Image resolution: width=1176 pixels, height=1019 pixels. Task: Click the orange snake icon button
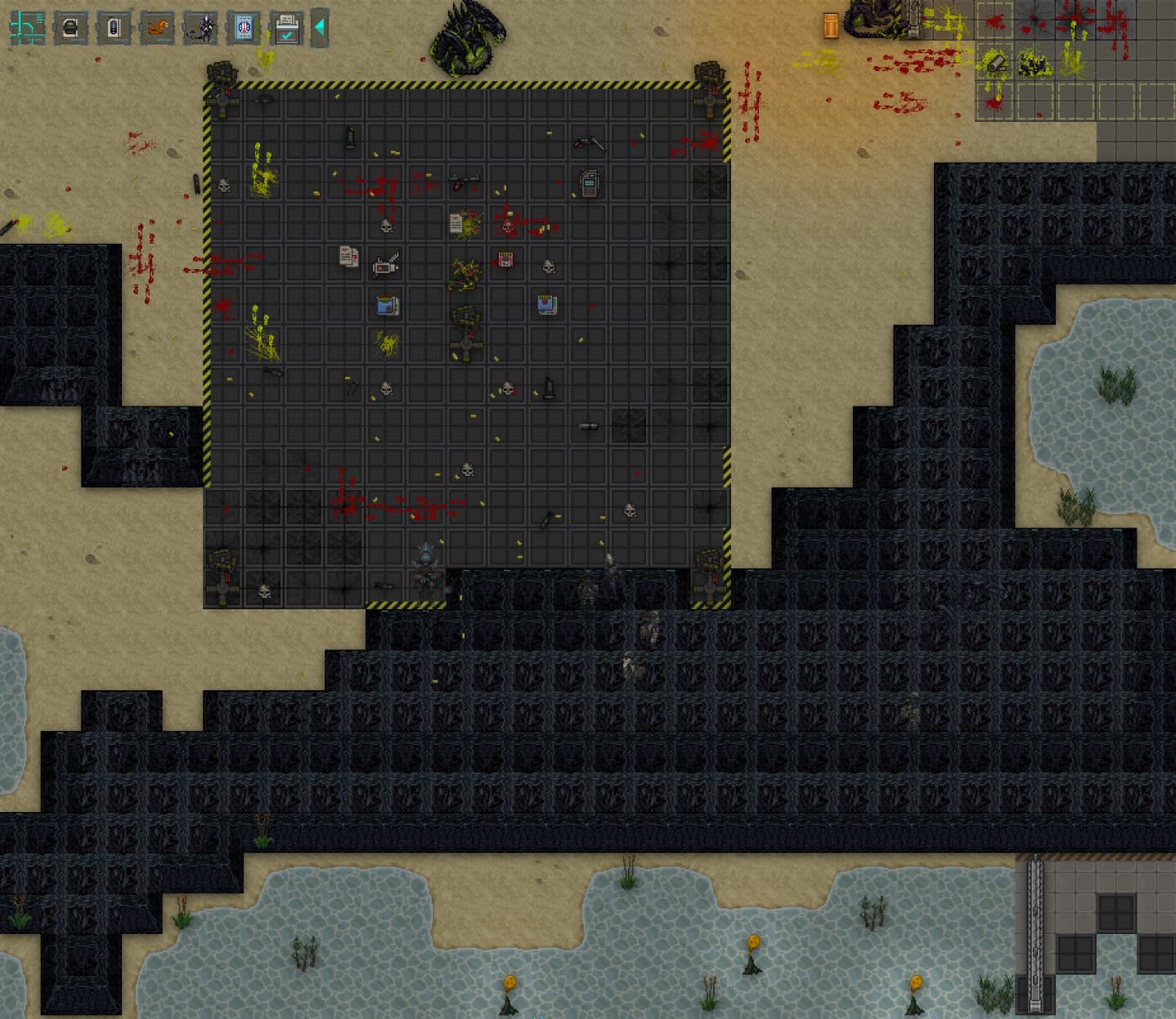(x=157, y=28)
